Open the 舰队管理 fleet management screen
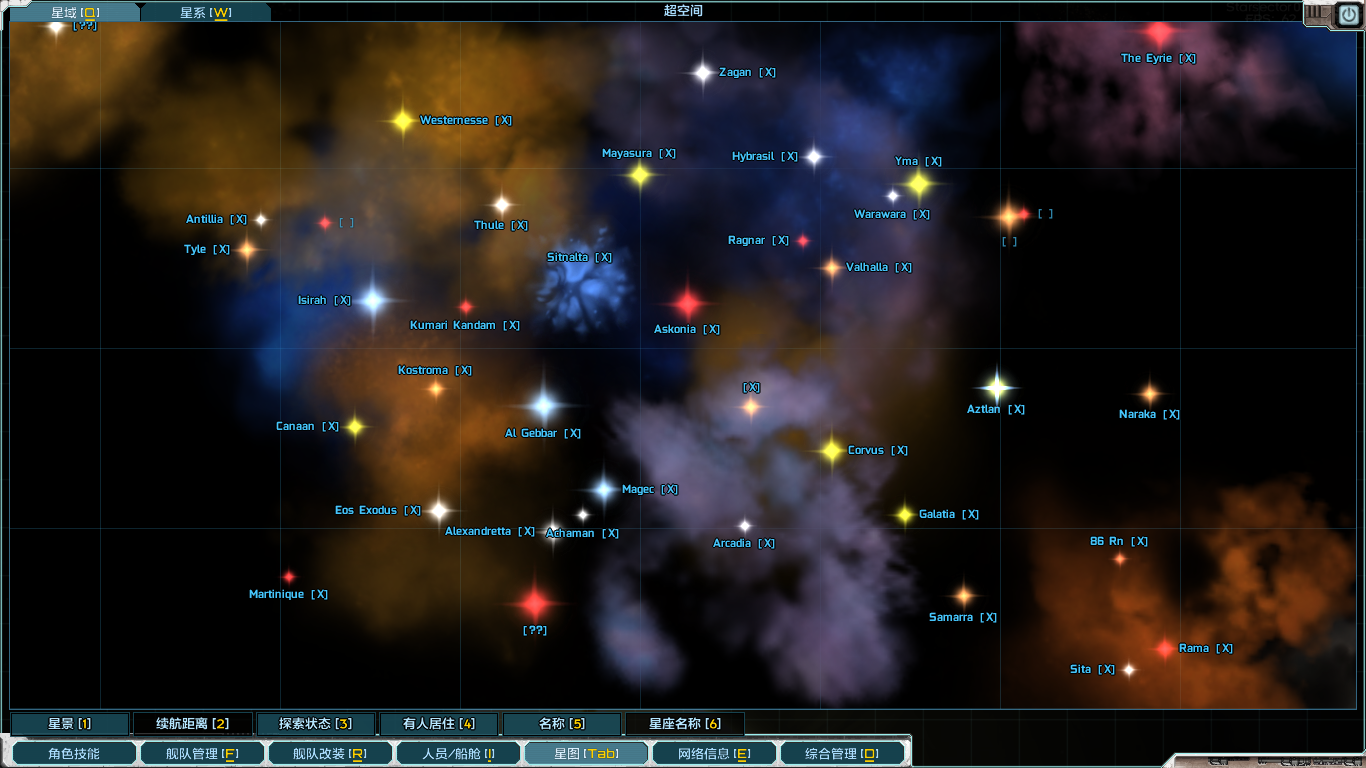The image size is (1366, 768). point(202,753)
